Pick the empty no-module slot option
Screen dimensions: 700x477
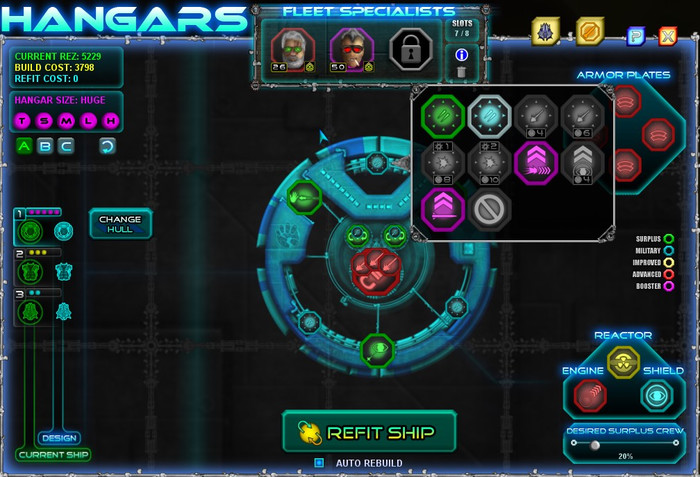pyautogui.click(x=490, y=209)
